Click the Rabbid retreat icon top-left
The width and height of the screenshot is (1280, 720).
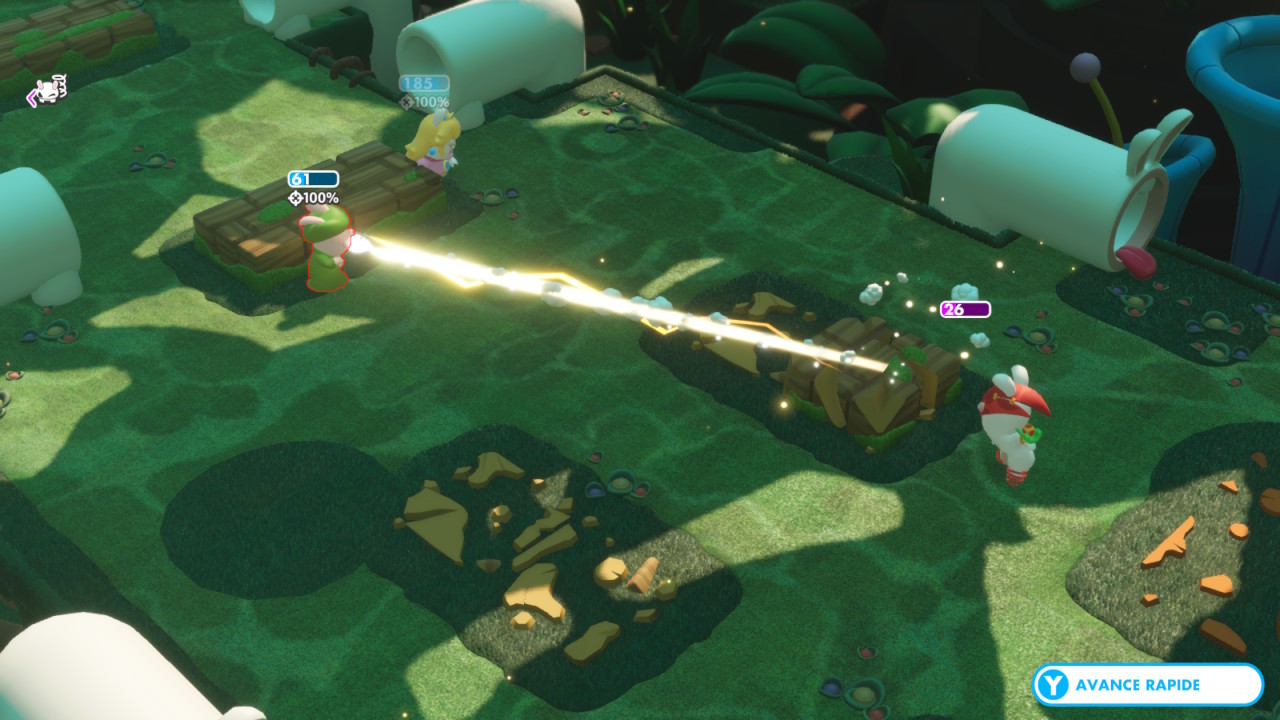tap(47, 93)
